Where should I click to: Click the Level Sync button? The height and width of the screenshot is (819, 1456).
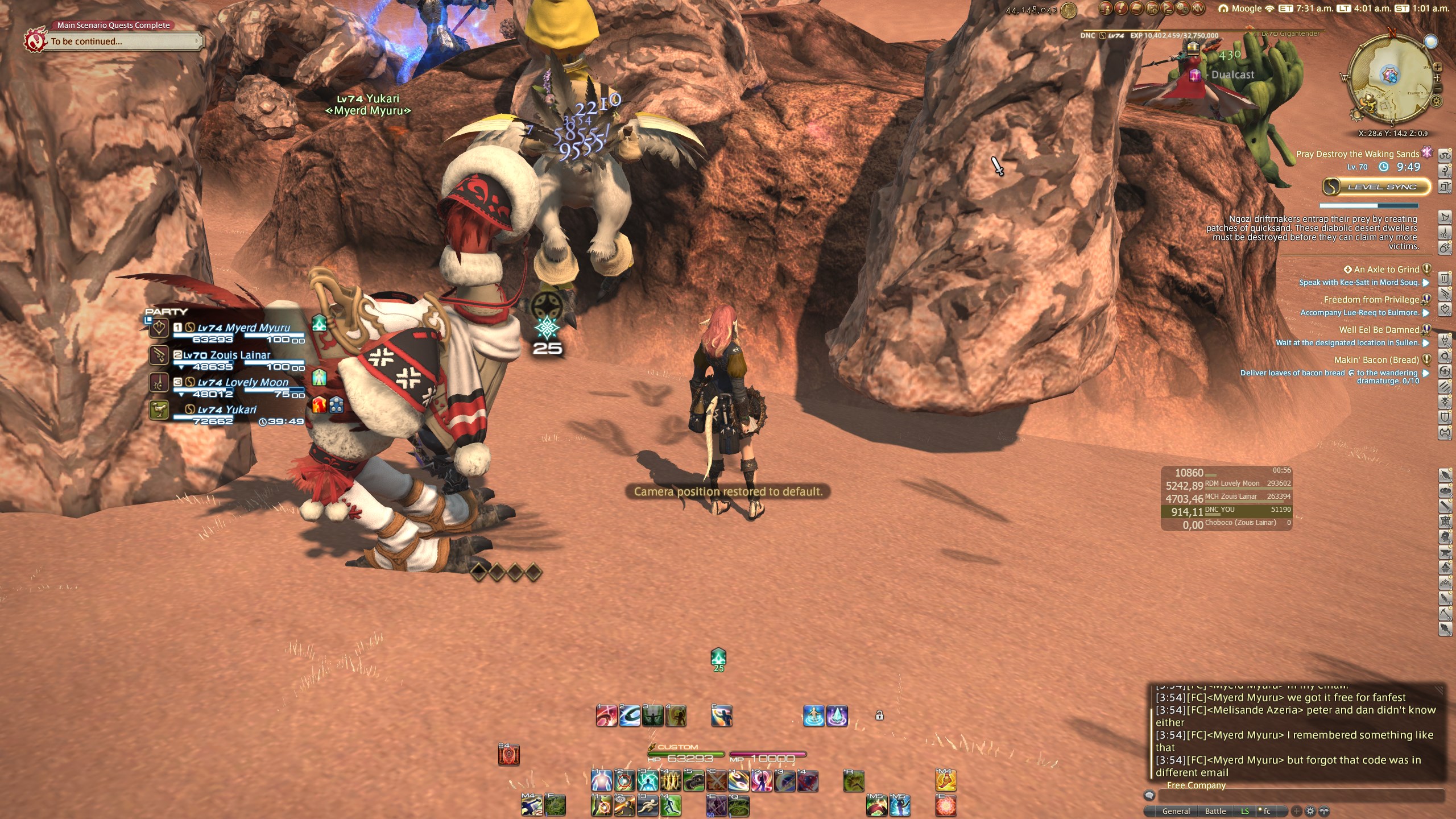coord(1376,187)
